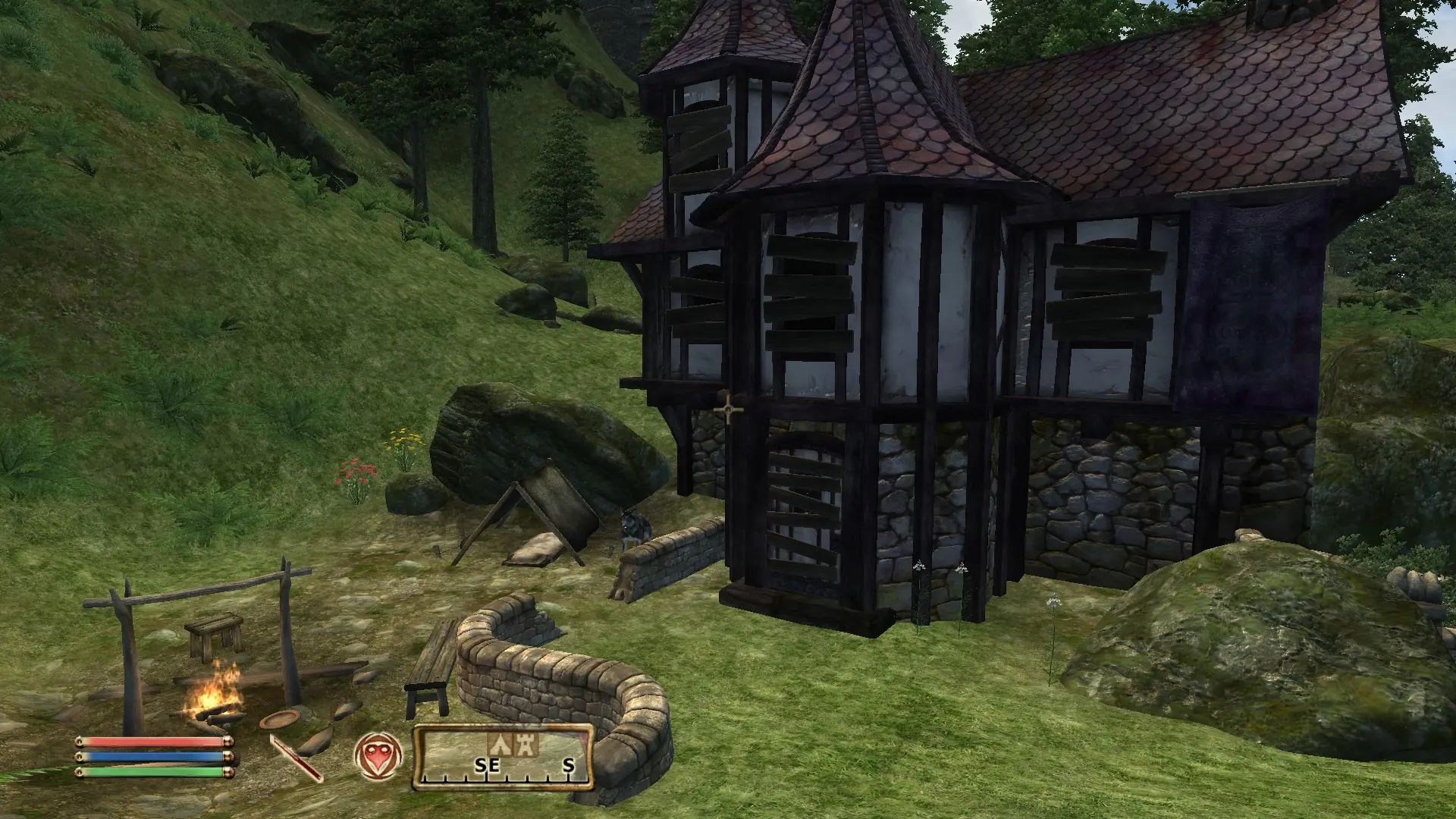Select the fort tower marker on the compass
Screen dimensions: 1456x819
pos(526,745)
